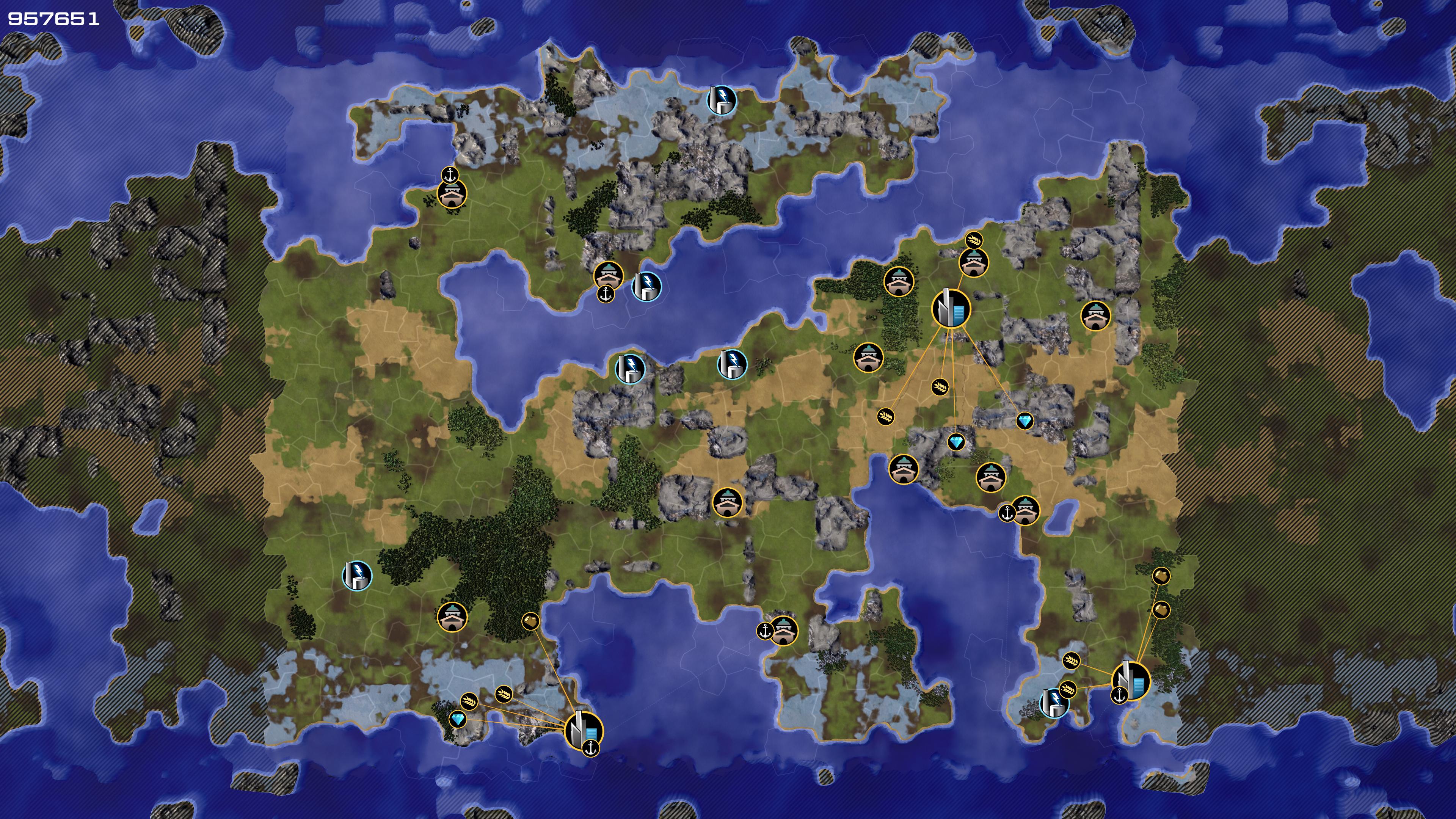Click the power plant beside the lakeside harbor town
The image size is (1456, 819).
(x=646, y=286)
